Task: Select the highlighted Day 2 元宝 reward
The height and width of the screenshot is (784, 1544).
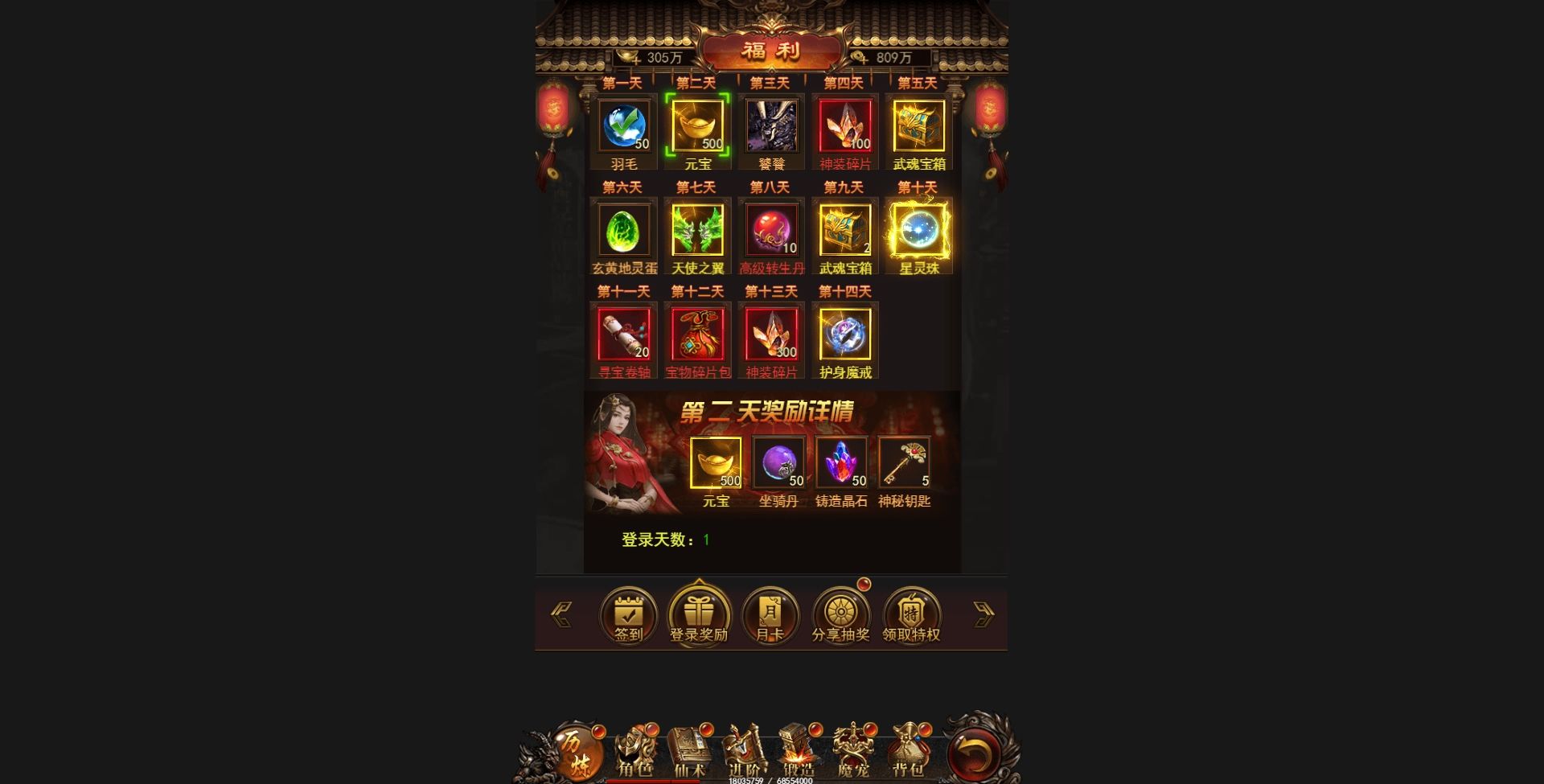Action: click(696, 125)
